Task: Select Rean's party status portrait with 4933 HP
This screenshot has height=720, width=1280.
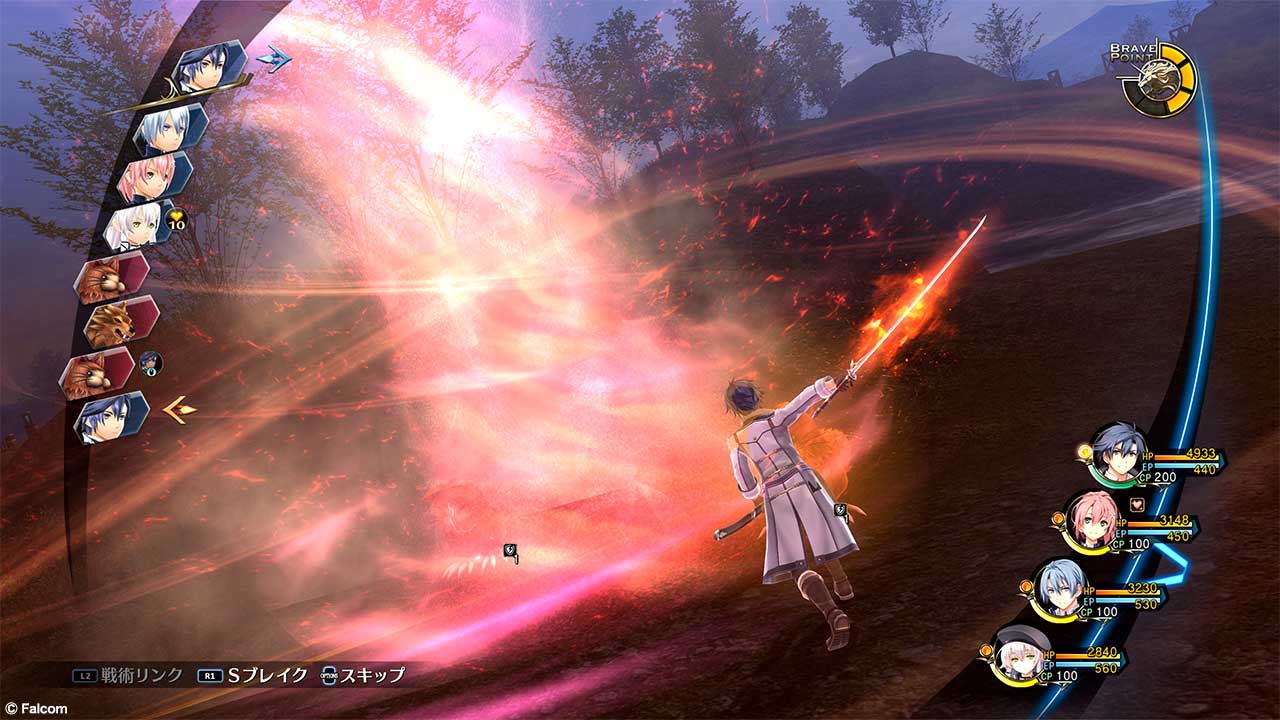Action: [x=1114, y=455]
